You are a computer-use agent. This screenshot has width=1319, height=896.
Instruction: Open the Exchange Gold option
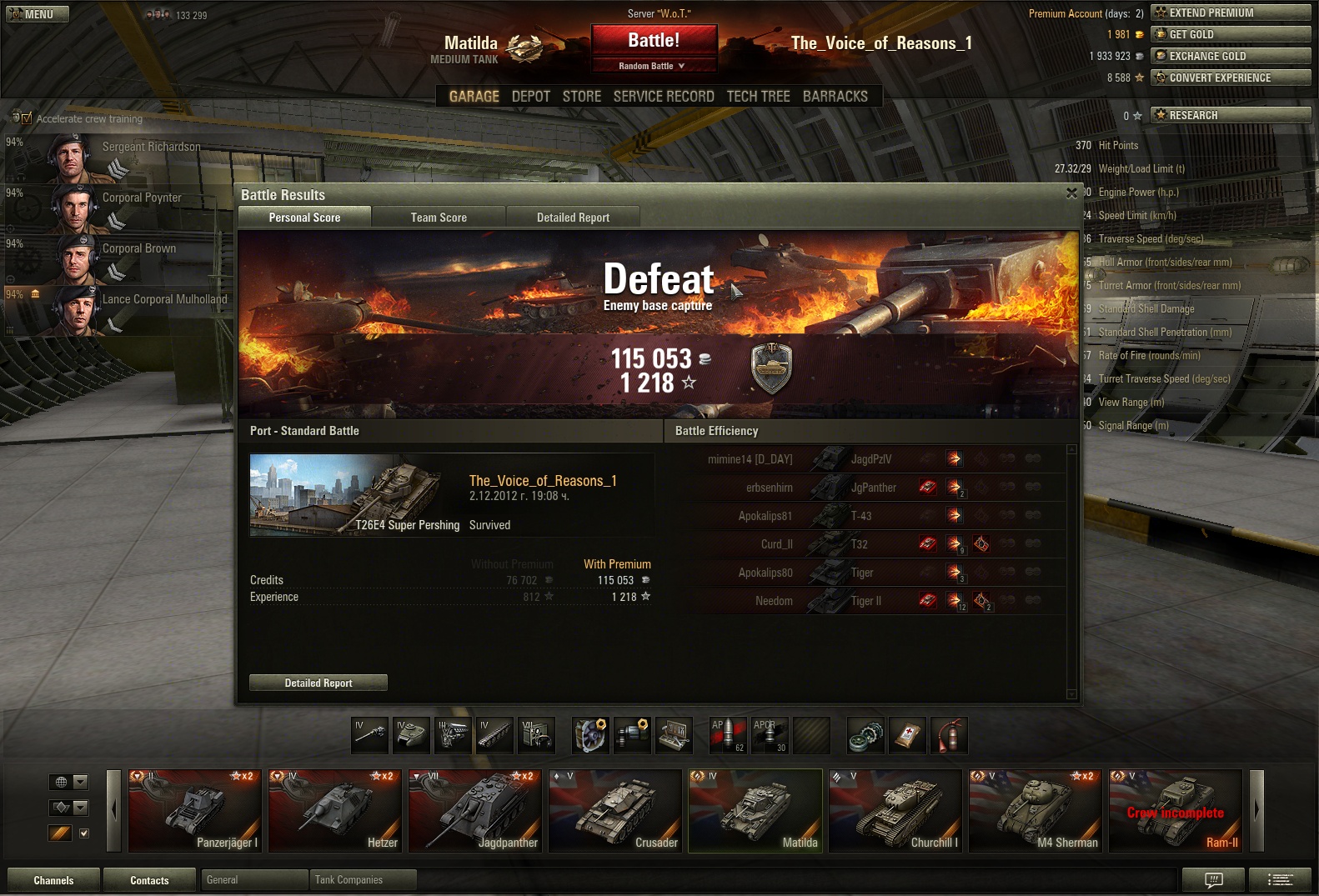pyautogui.click(x=1230, y=56)
